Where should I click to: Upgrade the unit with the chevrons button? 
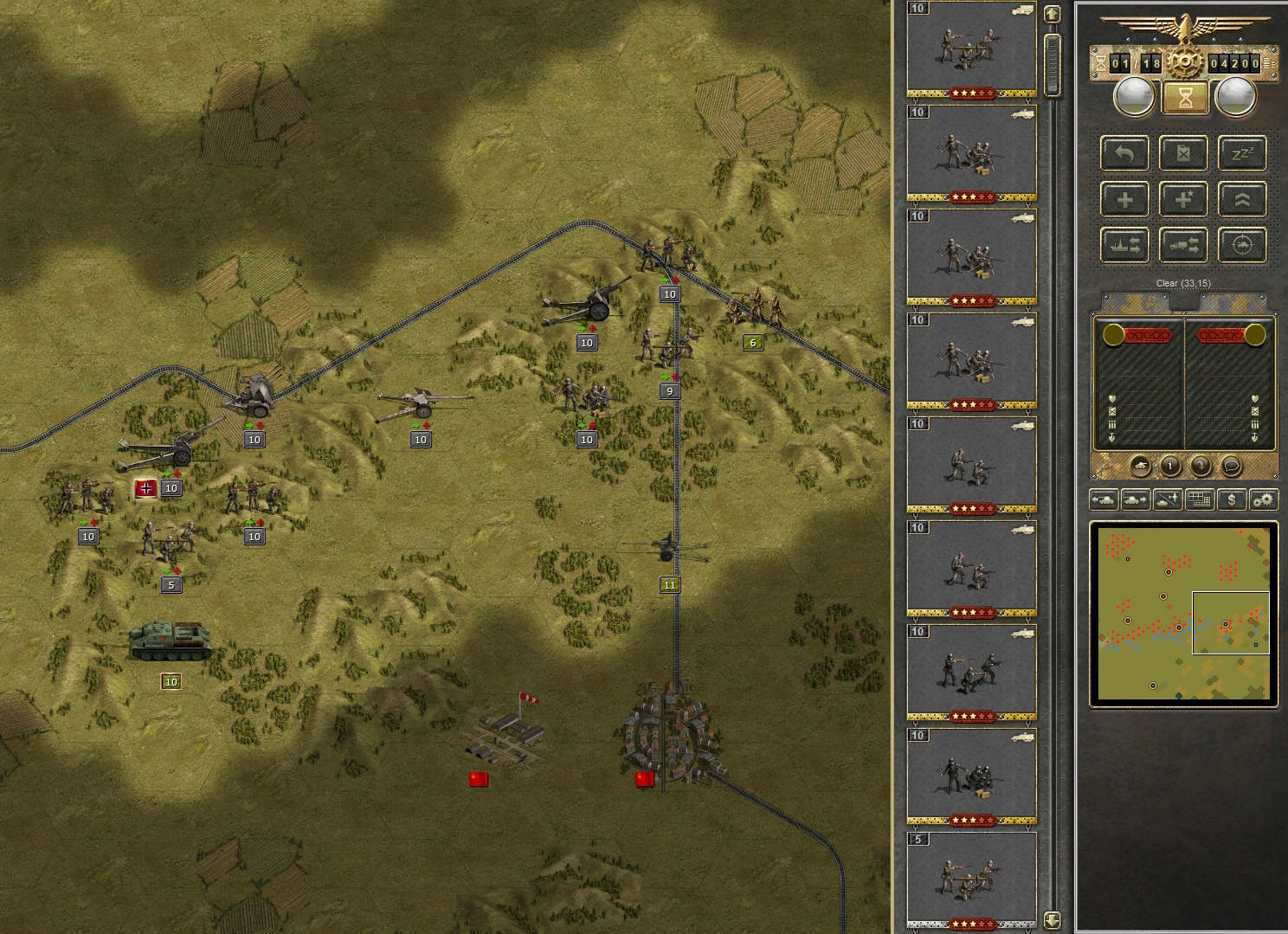point(1242,199)
